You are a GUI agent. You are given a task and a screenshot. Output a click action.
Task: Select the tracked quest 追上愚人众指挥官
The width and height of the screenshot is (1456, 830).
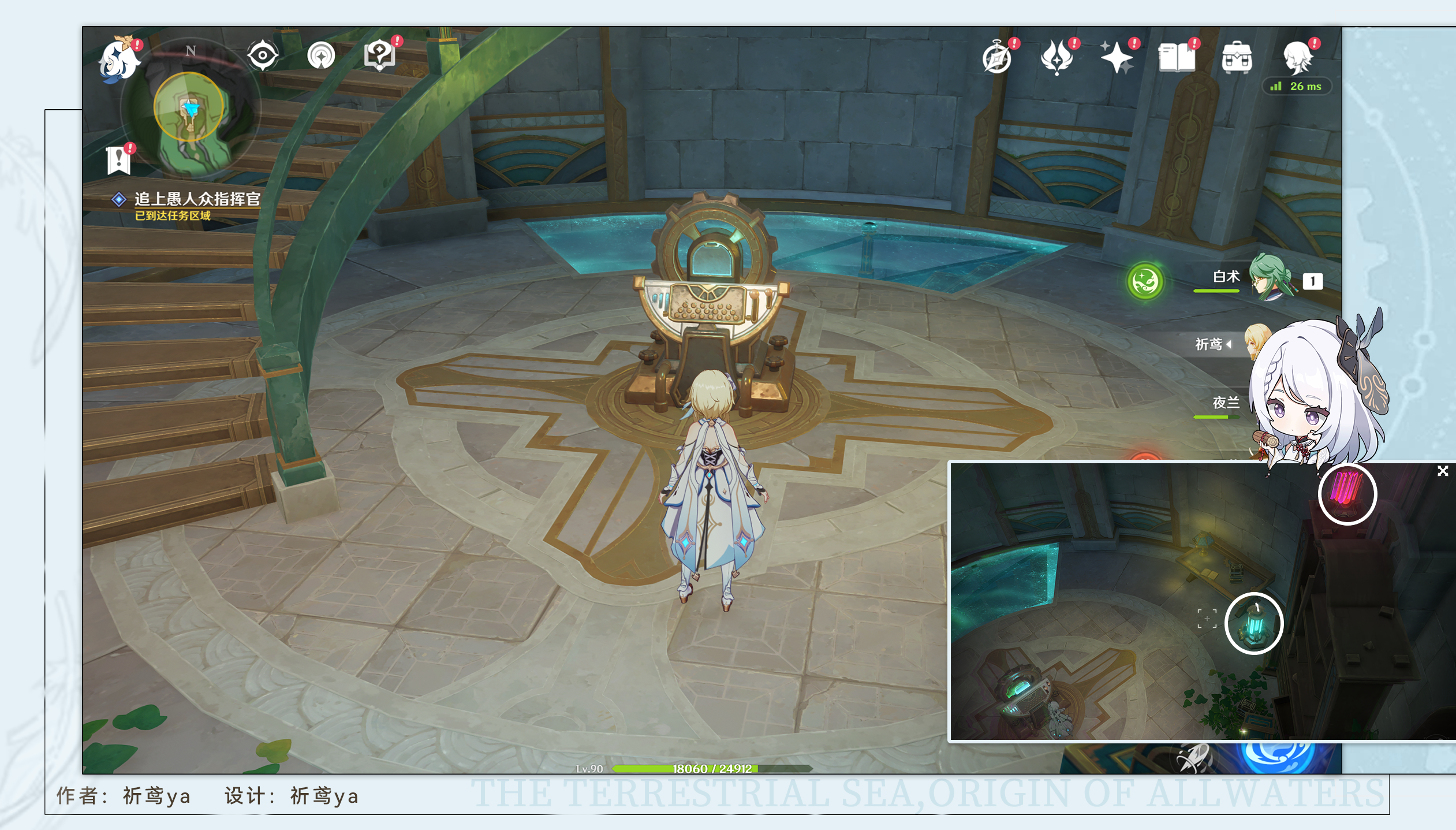(196, 200)
